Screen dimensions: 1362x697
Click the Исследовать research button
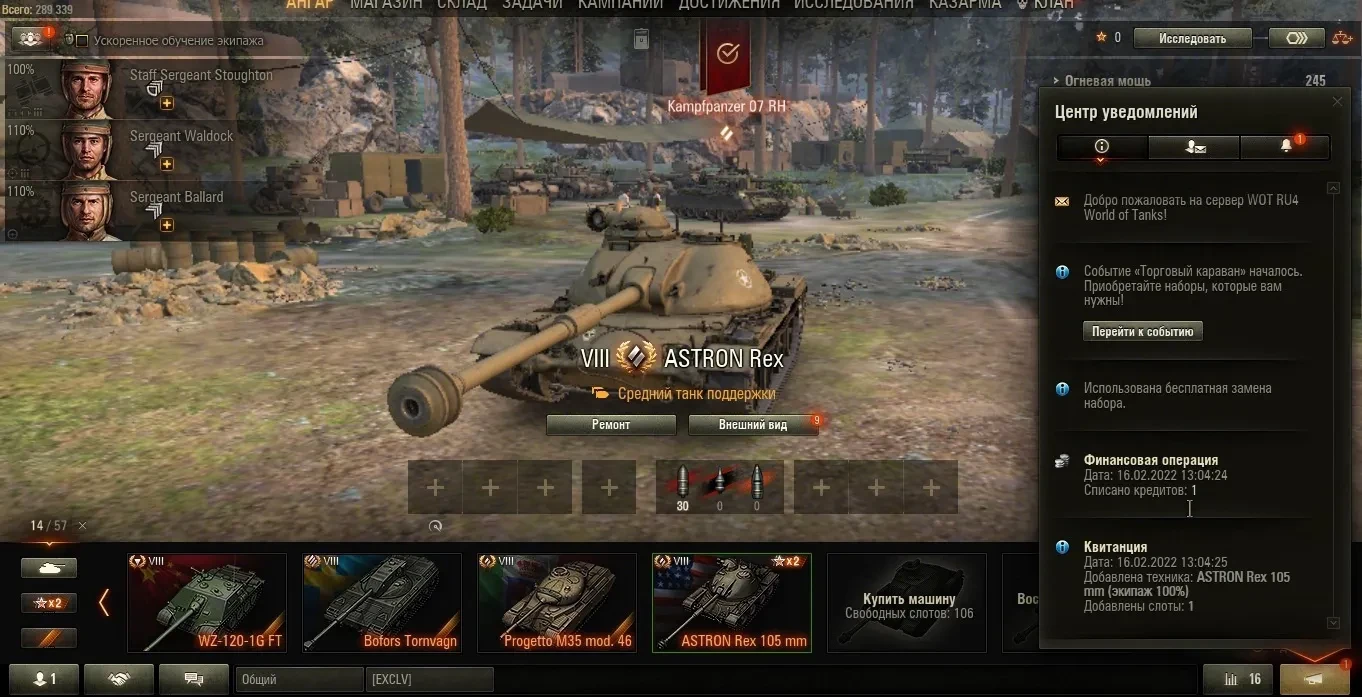[x=1192, y=38]
